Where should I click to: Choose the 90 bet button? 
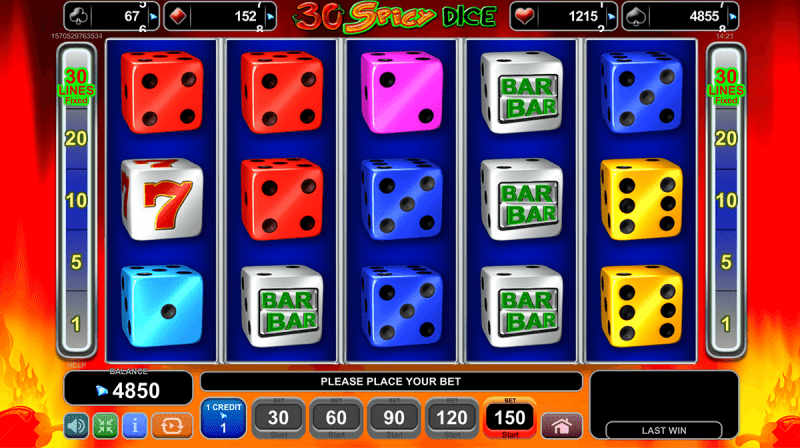394,417
